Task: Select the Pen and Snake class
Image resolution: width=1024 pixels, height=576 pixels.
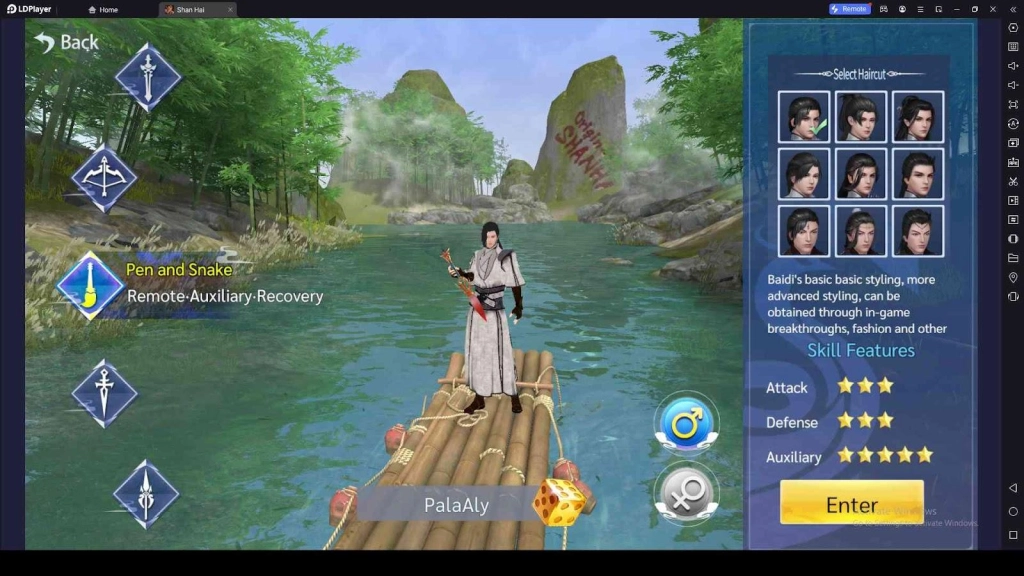Action: pyautogui.click(x=91, y=283)
